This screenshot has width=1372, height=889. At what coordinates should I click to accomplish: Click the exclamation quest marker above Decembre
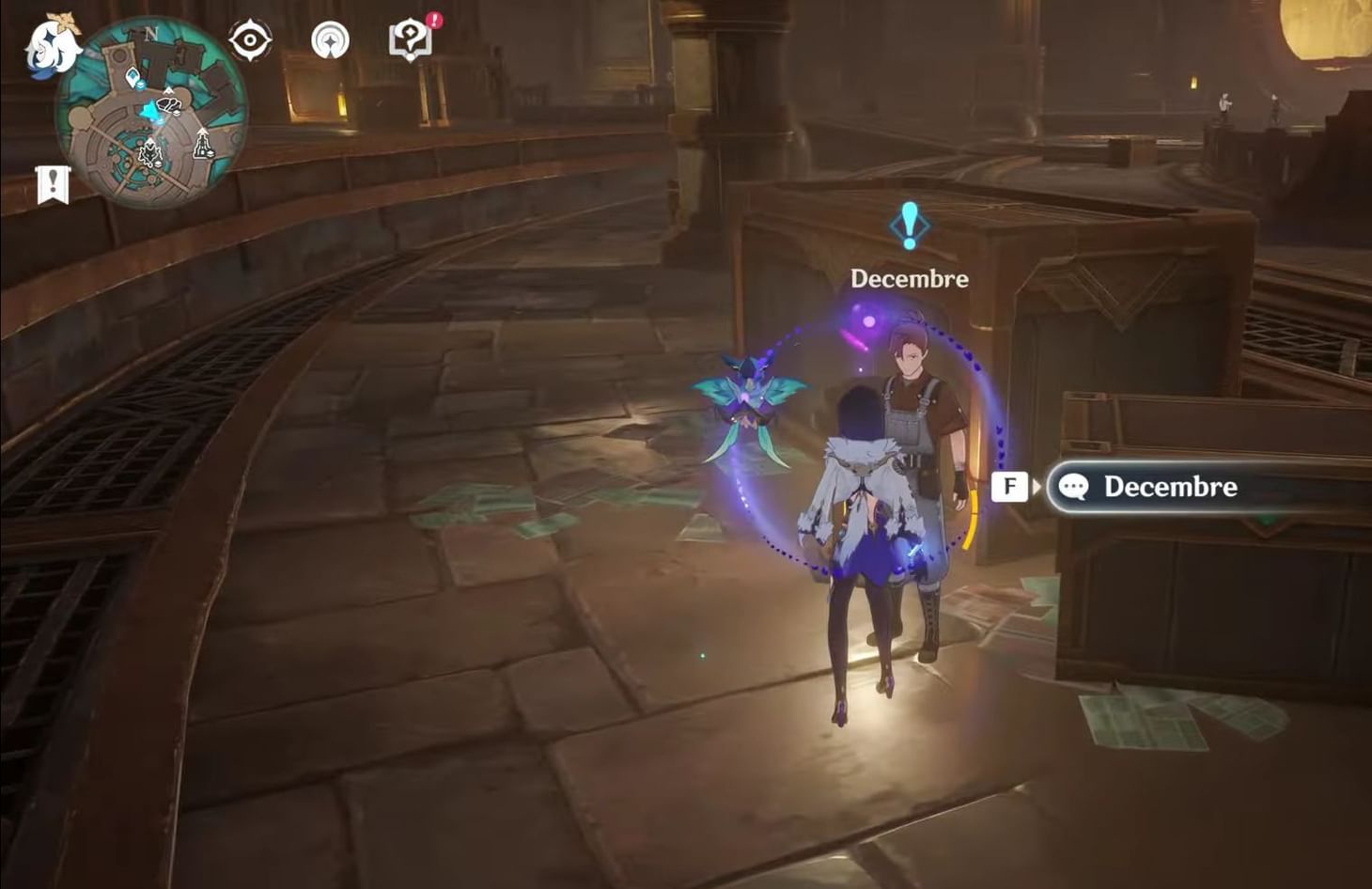pyautogui.click(x=908, y=226)
